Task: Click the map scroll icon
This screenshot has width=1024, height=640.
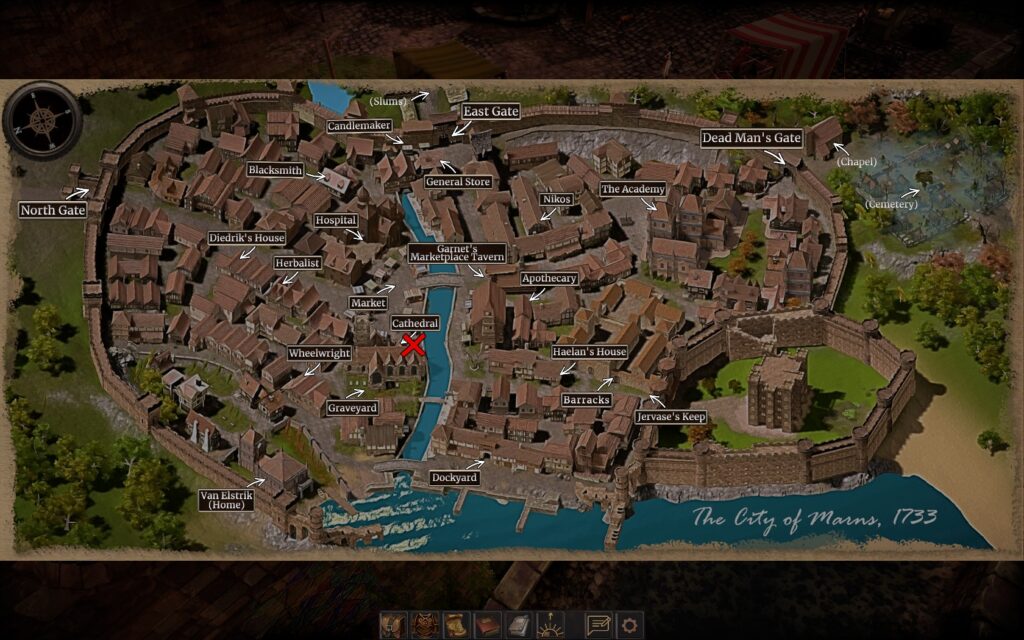Action: click(457, 625)
